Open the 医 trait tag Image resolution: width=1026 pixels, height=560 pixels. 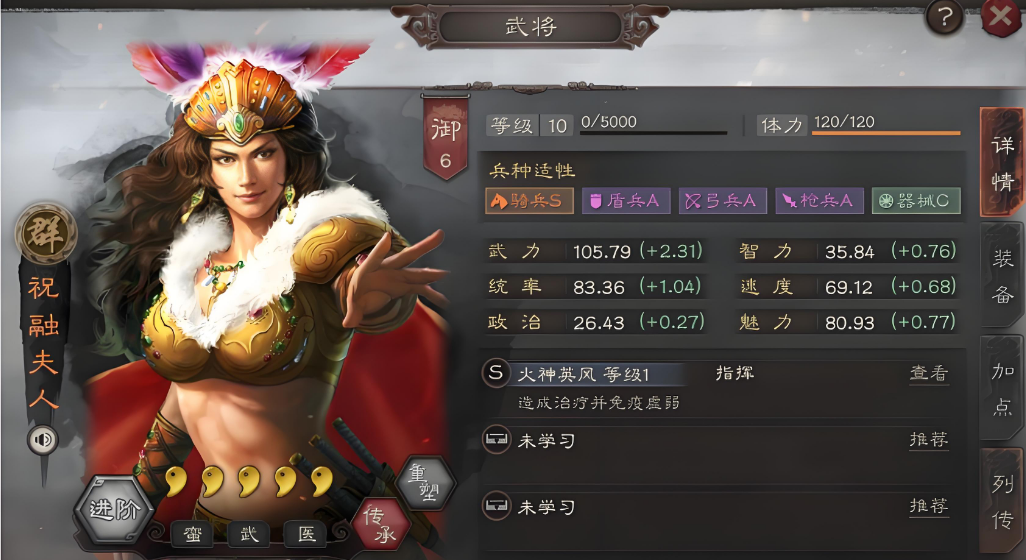pos(306,534)
